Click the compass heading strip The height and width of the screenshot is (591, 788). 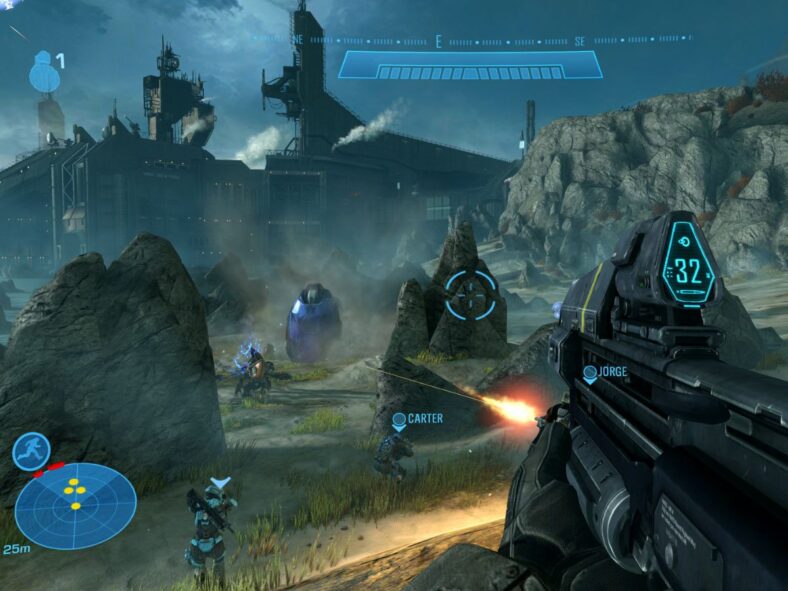click(470, 41)
